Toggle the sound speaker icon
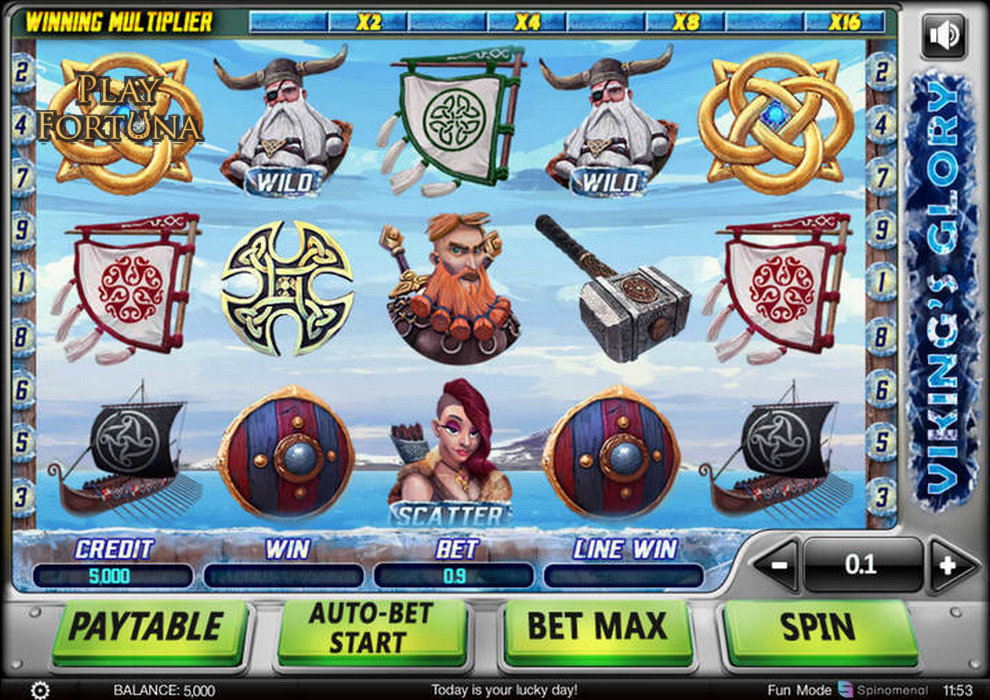This screenshot has width=990, height=700. coord(943,37)
